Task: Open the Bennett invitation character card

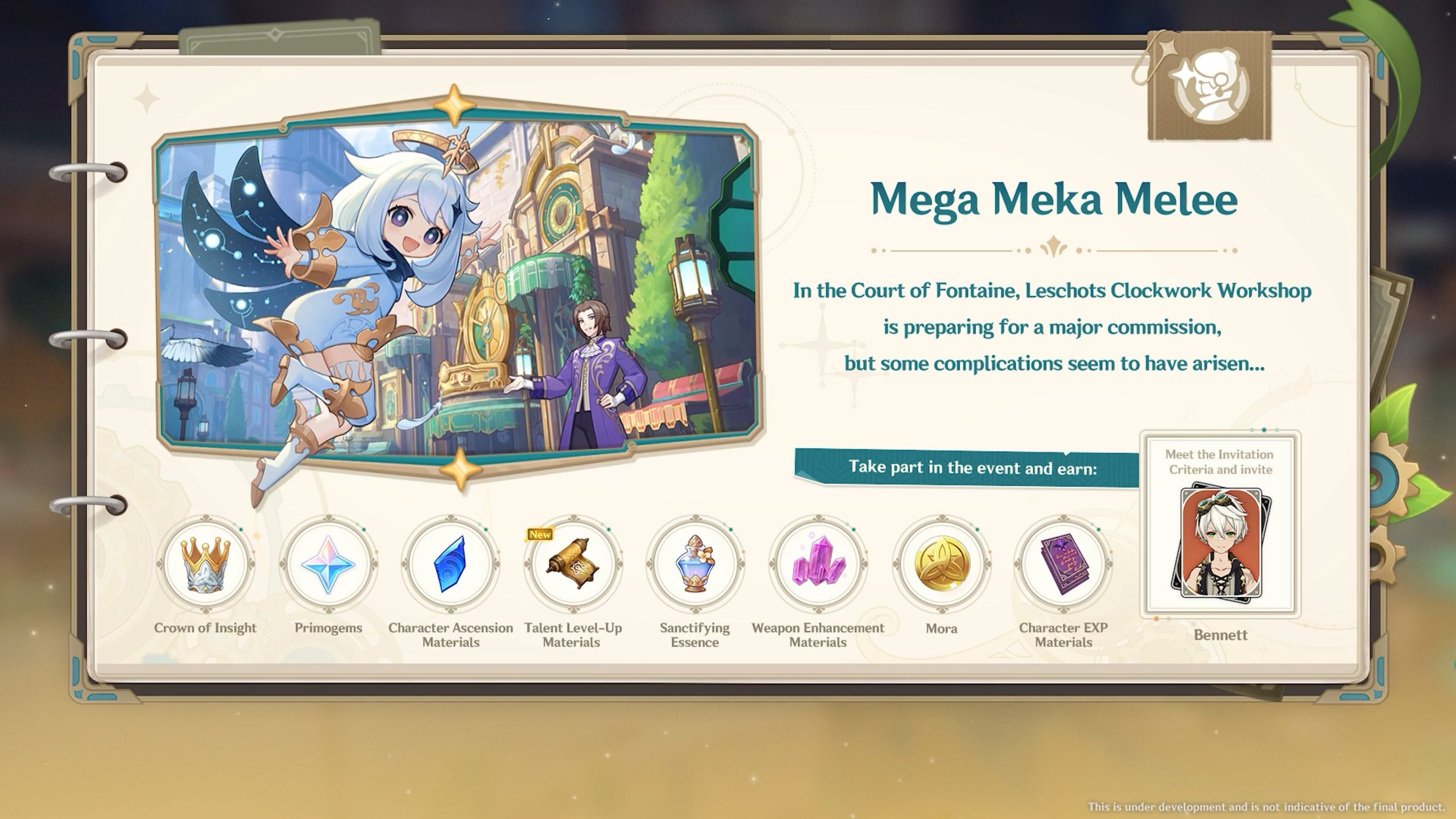Action: 1221,541
